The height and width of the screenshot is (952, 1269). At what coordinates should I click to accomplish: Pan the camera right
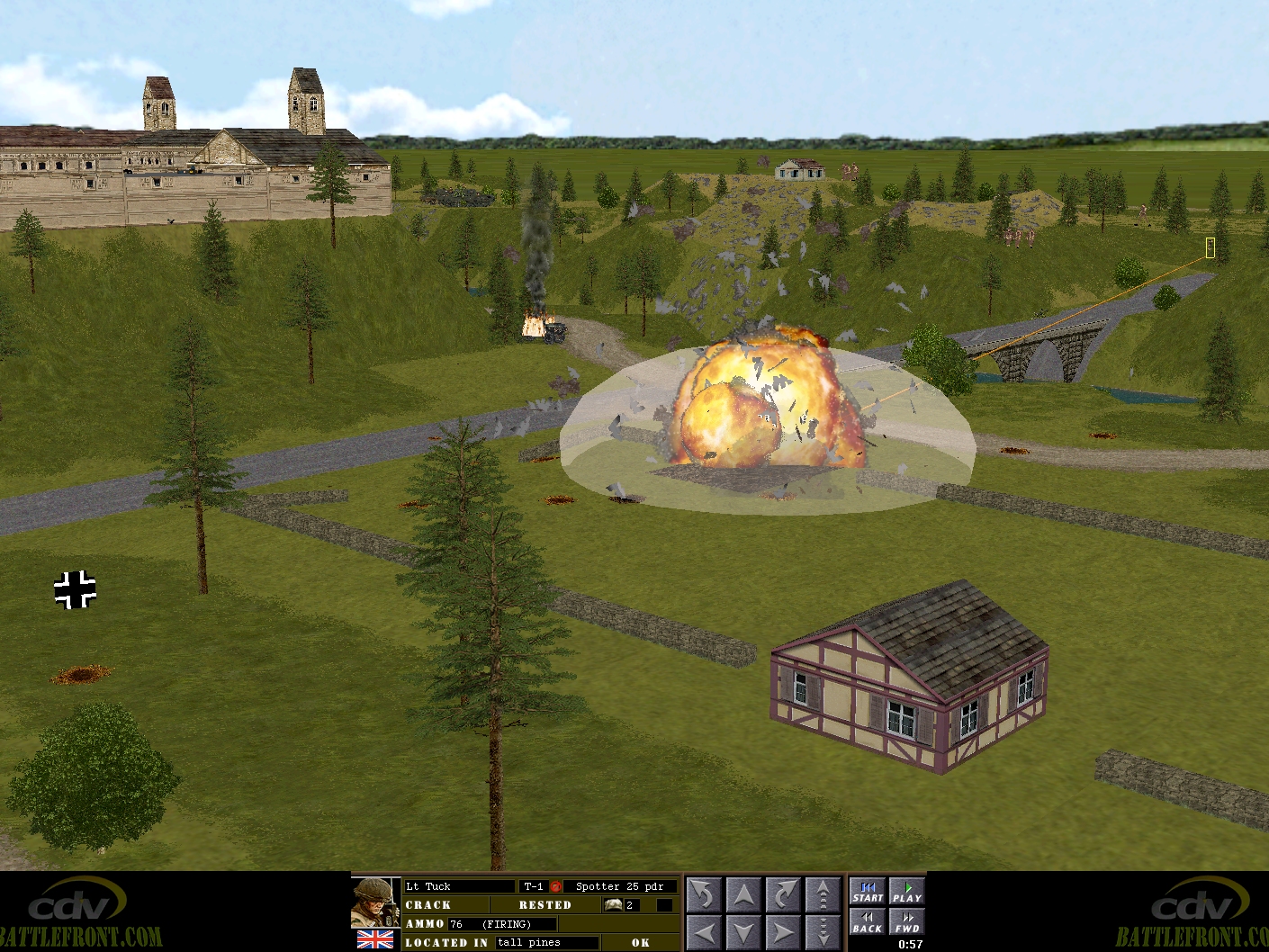point(783,932)
